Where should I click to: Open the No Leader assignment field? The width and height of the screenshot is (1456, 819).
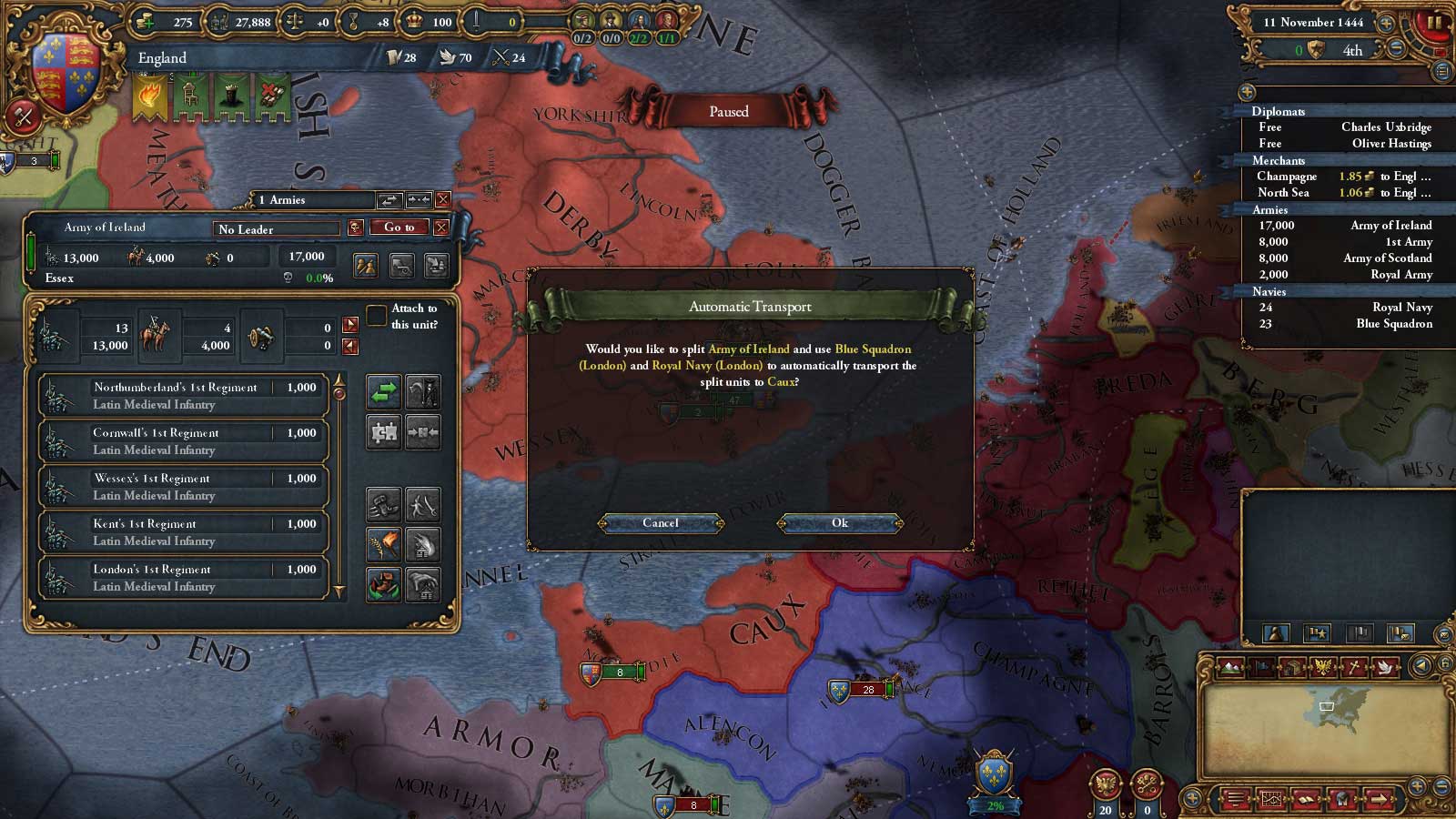point(277,229)
